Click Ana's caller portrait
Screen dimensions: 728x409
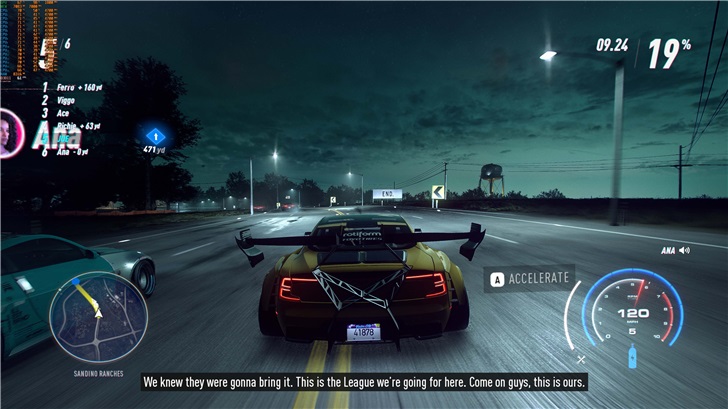11,132
